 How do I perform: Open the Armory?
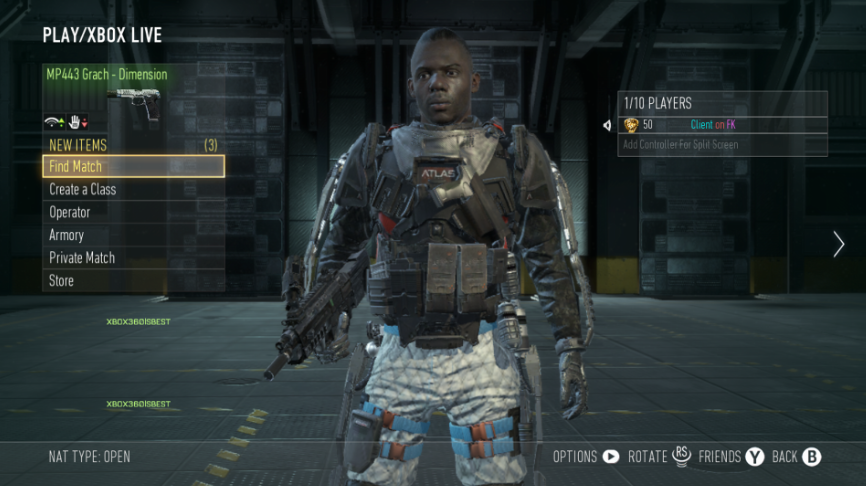133,236
